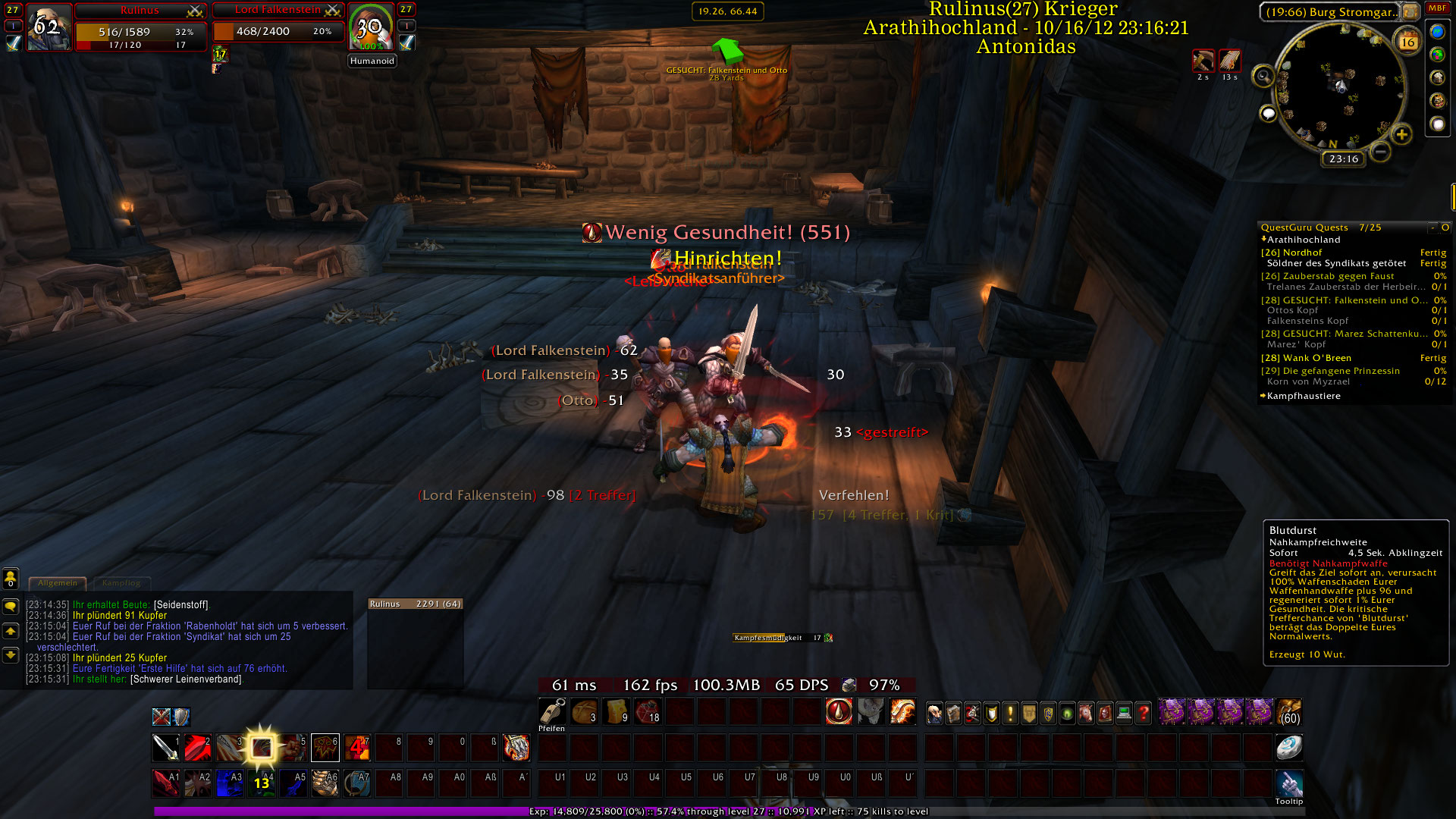Use the Pfeifen whistle macro

pyautogui.click(x=552, y=712)
